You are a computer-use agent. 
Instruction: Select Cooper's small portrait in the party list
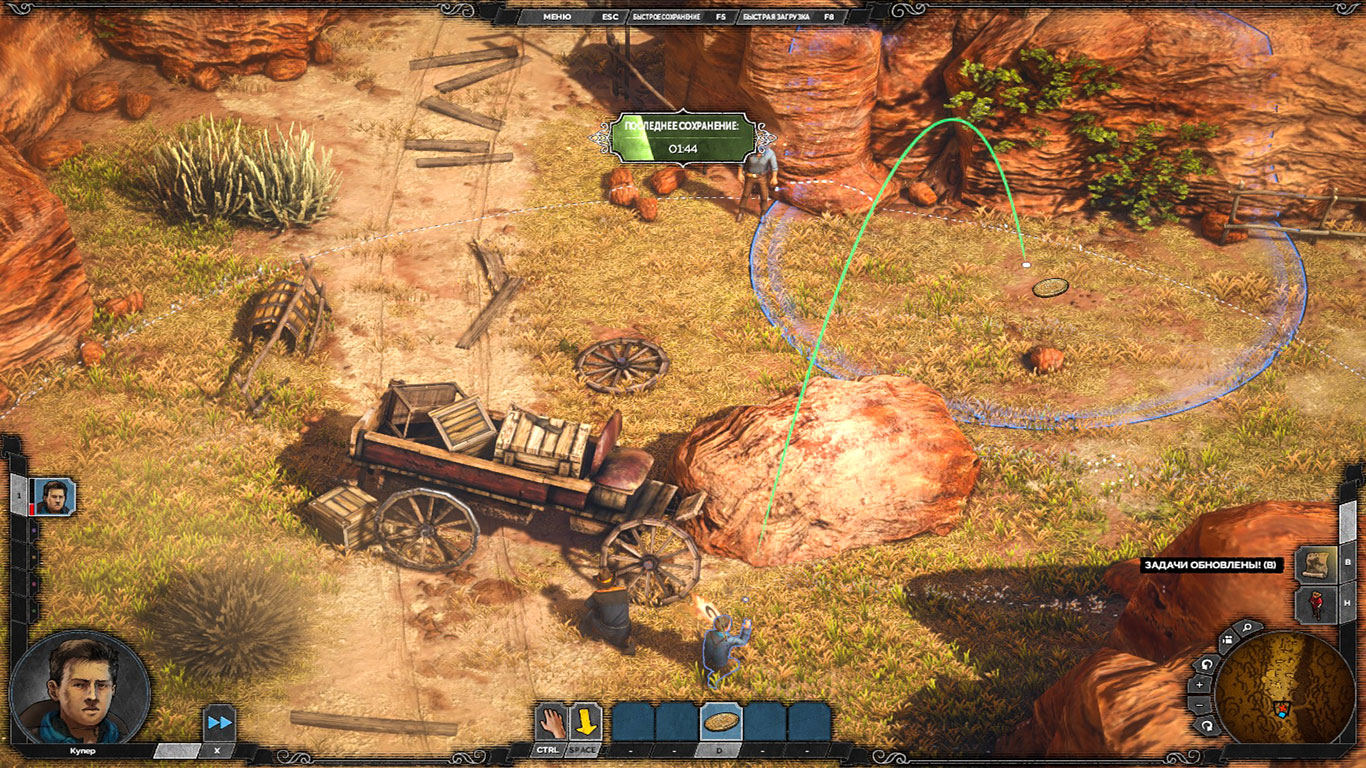[x=53, y=495]
